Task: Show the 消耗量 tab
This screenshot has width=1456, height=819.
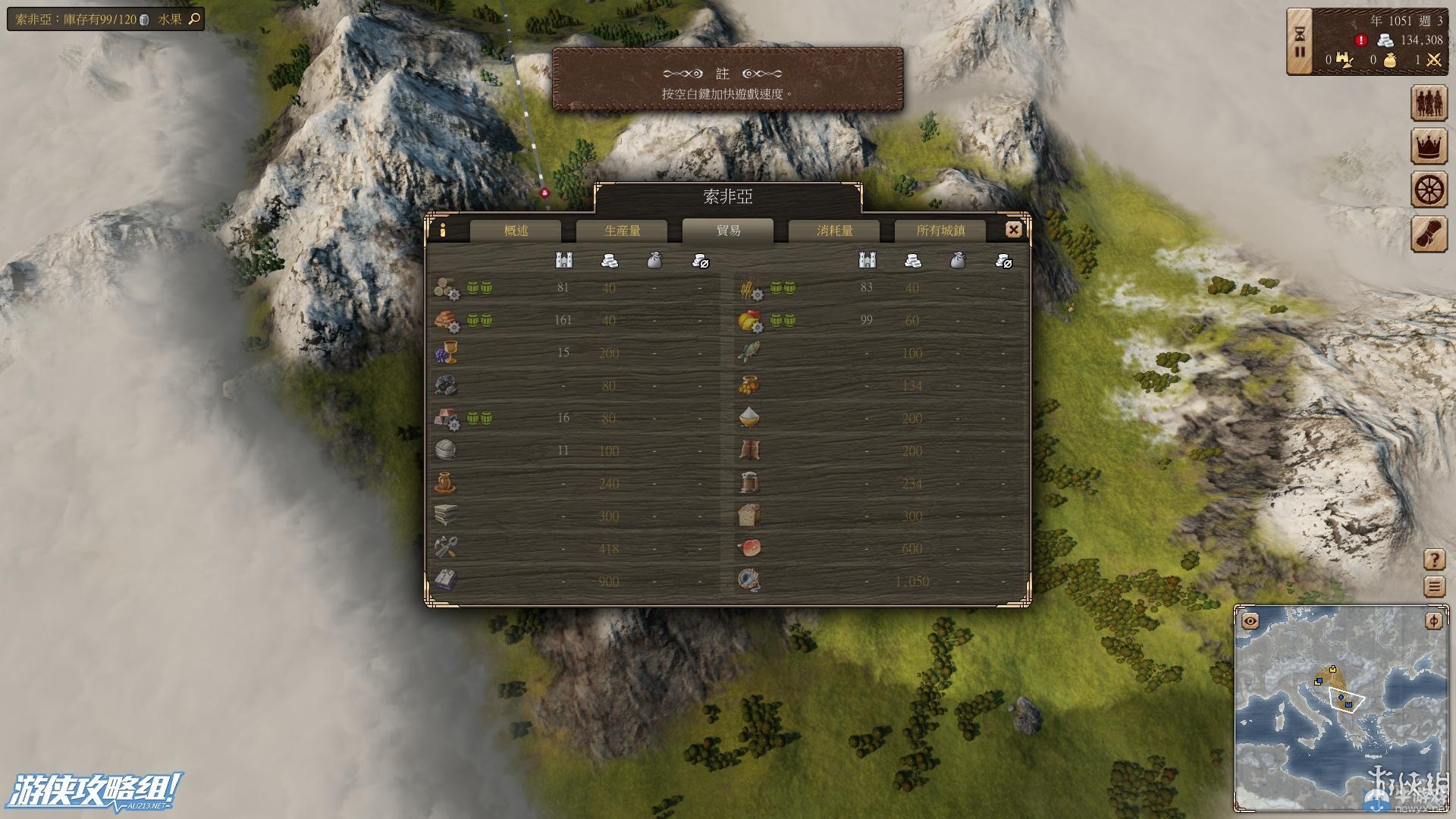Action: [x=834, y=231]
